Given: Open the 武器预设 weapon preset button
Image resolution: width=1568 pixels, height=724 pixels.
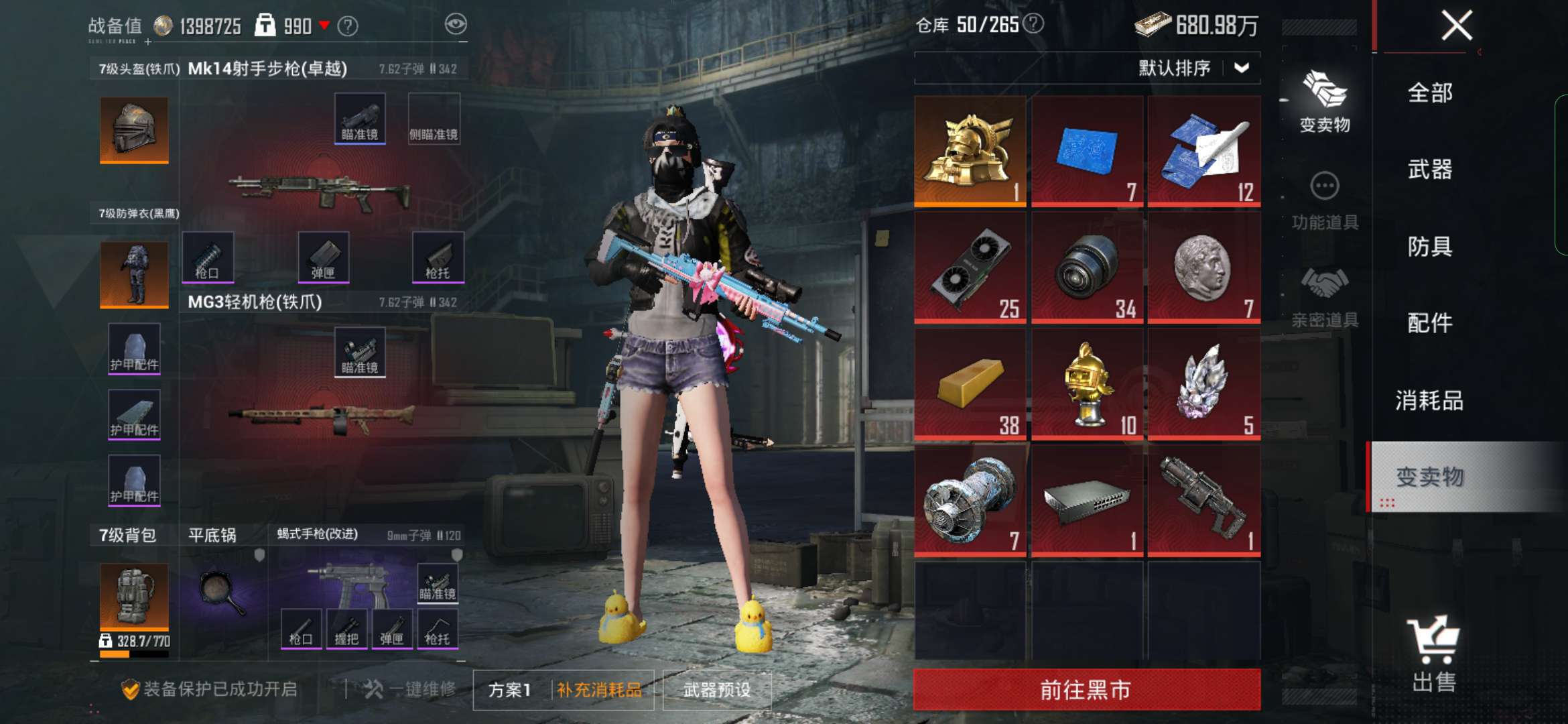Looking at the screenshot, I should click(717, 690).
